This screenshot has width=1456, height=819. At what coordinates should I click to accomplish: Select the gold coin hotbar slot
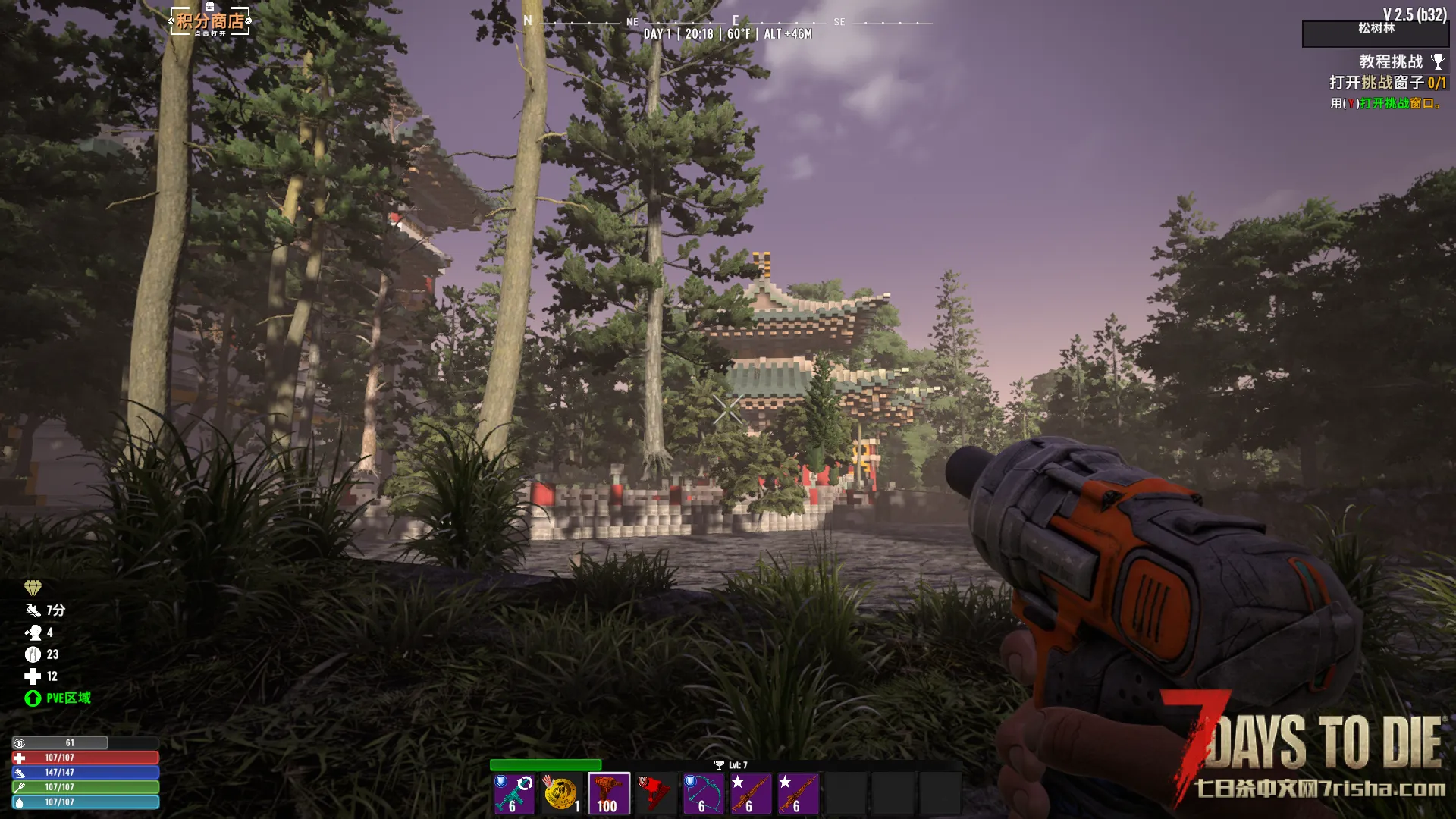click(561, 793)
